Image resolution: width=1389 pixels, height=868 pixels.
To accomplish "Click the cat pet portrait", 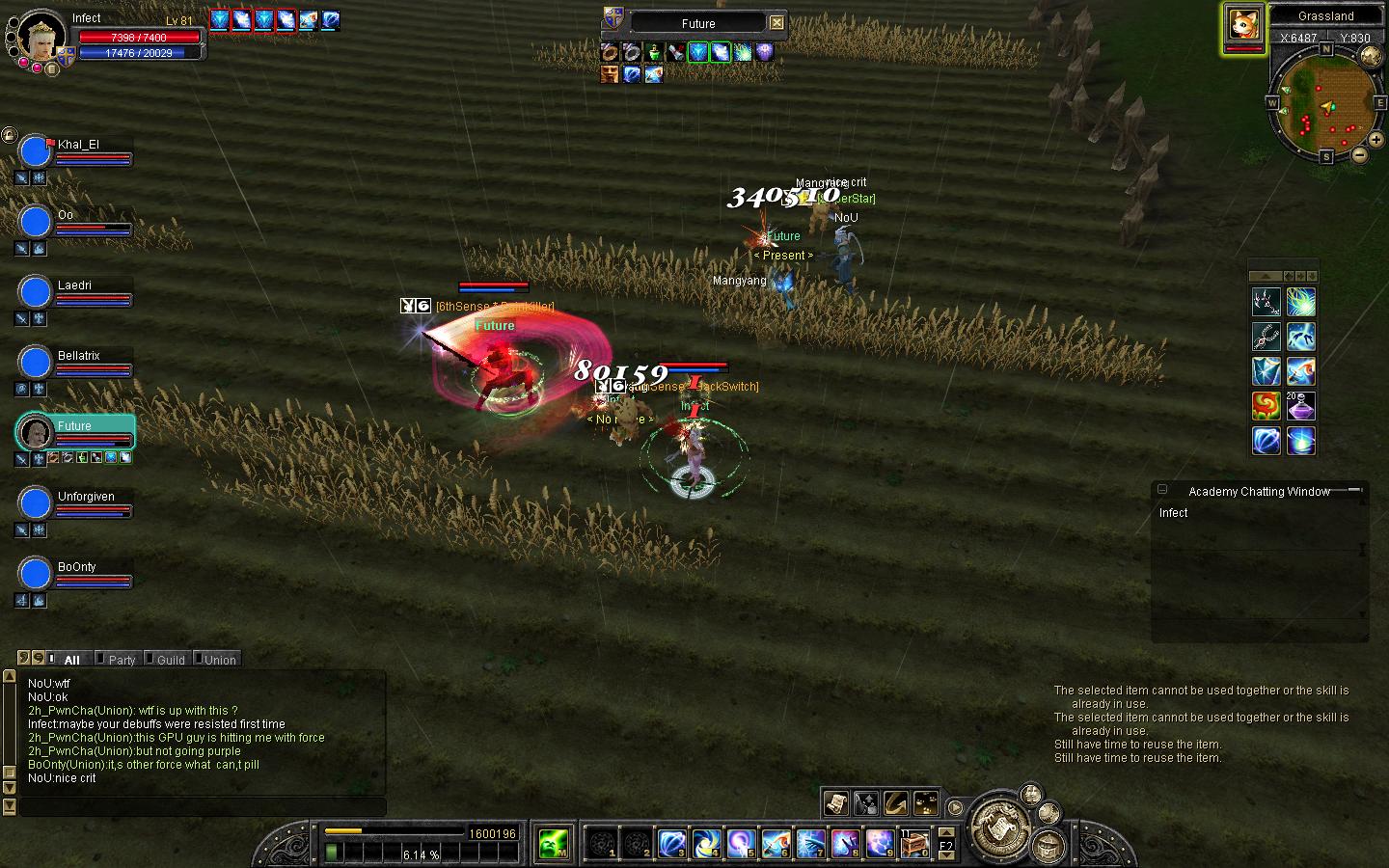I will (1244, 24).
